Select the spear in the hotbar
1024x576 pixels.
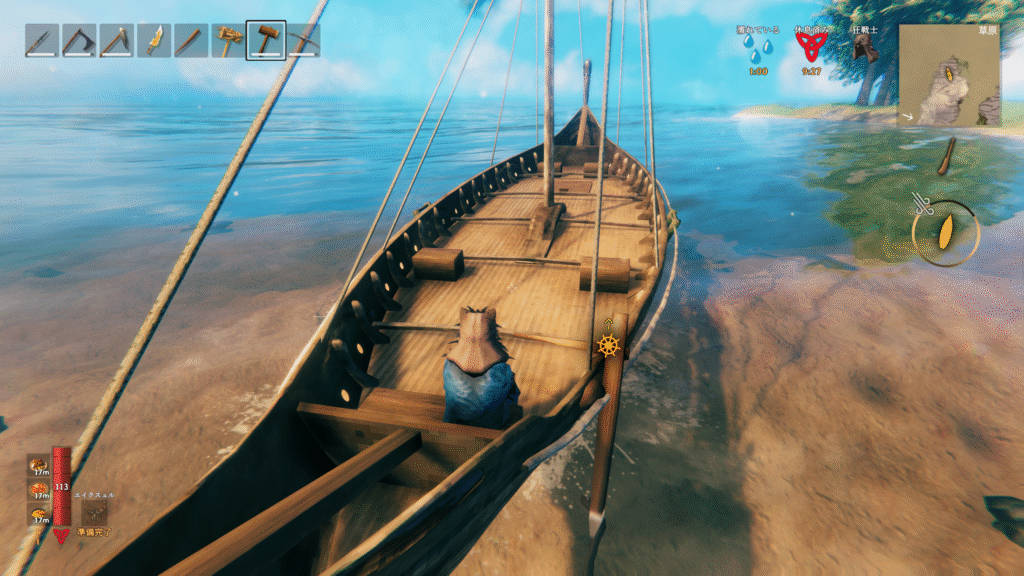pos(42,41)
